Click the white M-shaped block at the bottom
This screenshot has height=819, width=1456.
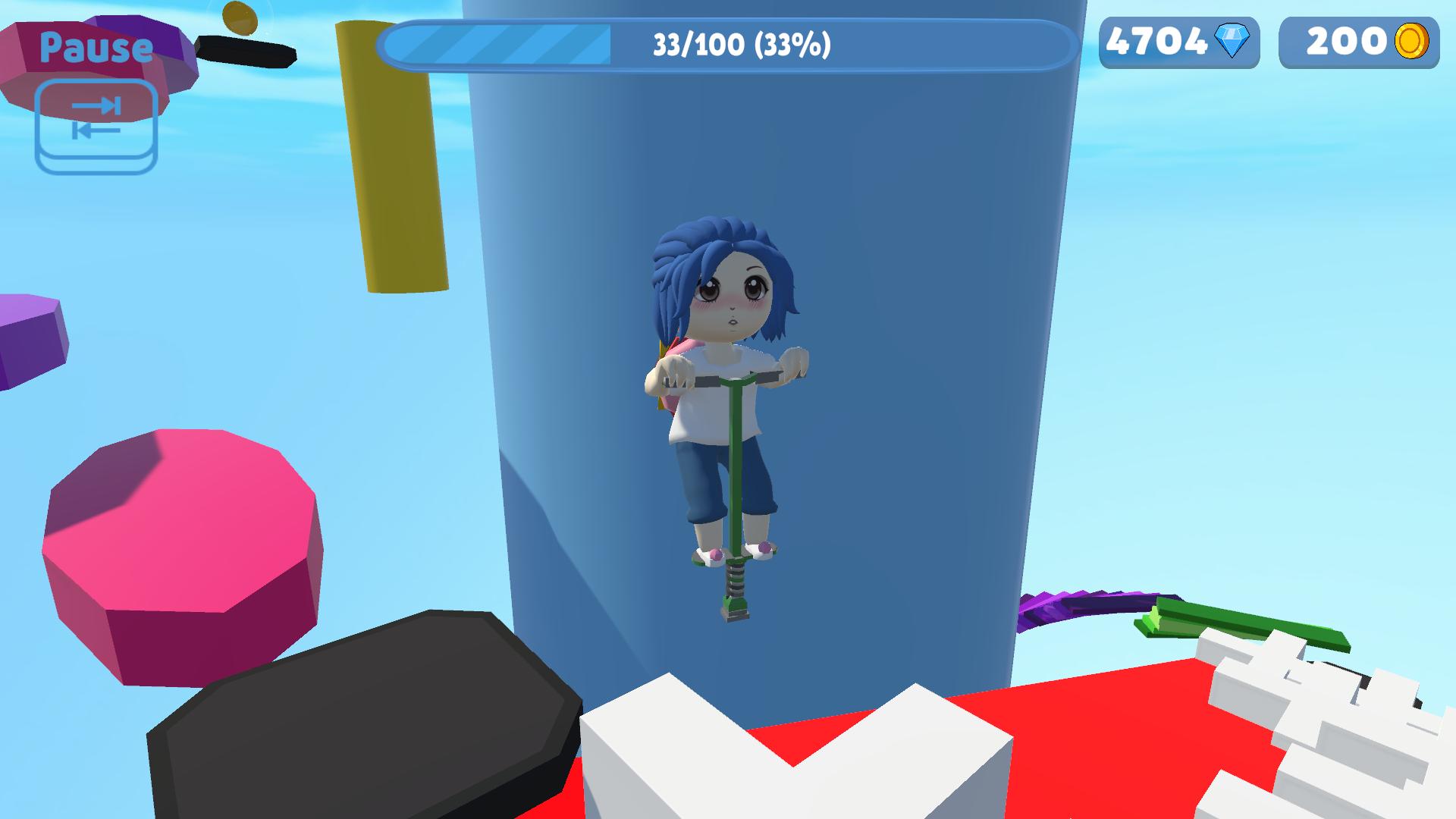796,766
